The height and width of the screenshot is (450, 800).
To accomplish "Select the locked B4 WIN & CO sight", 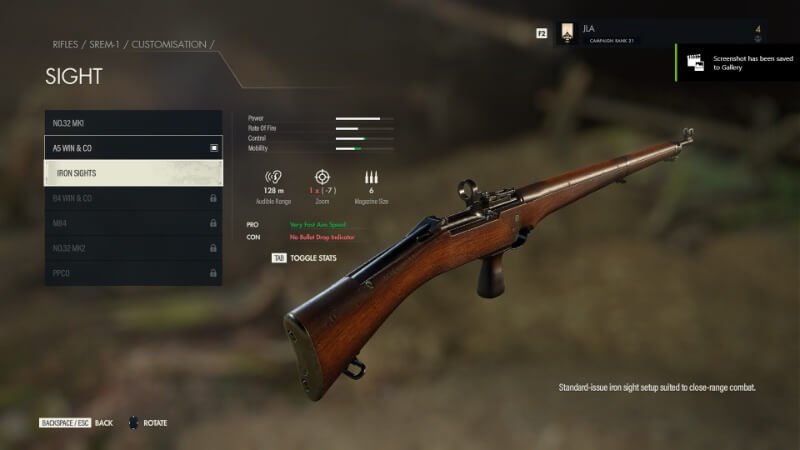I will click(x=133, y=198).
